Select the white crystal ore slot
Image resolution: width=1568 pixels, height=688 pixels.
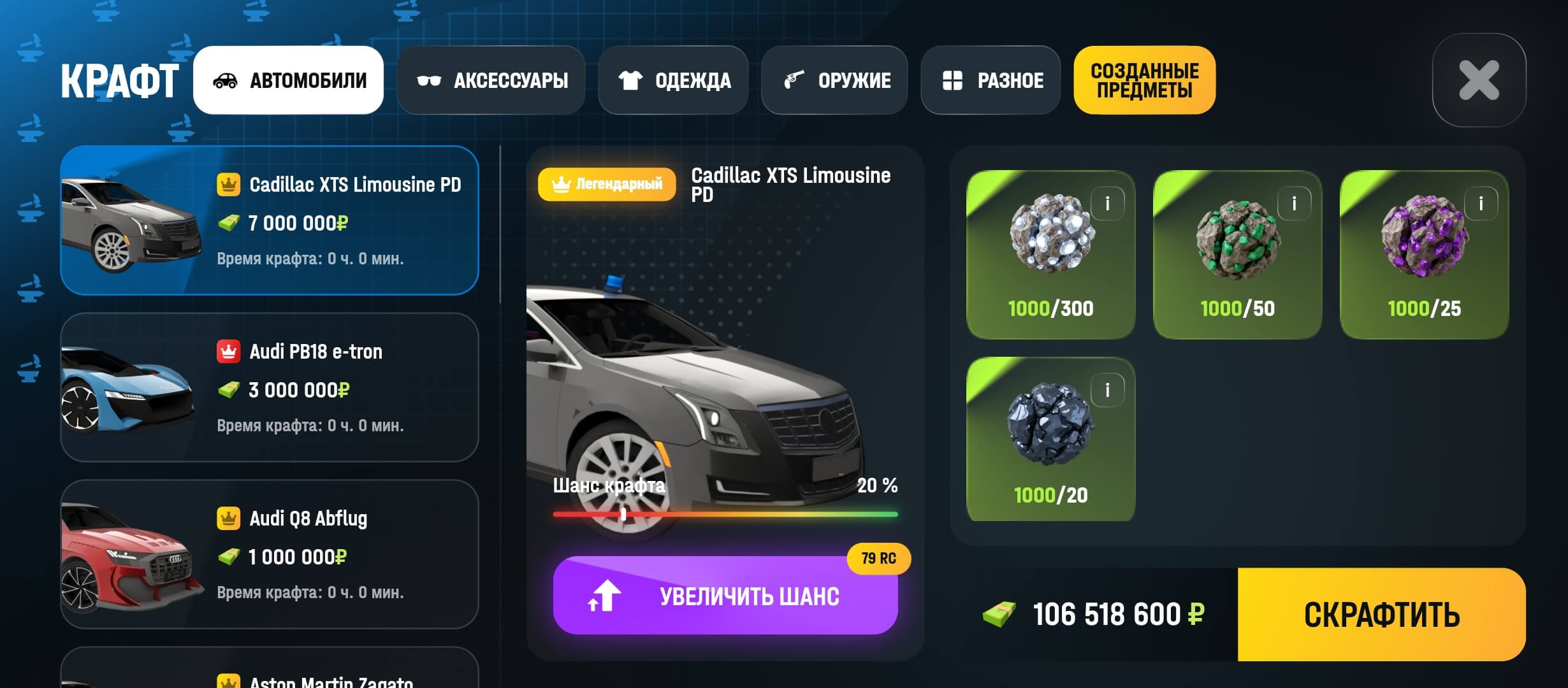(x=1050, y=255)
